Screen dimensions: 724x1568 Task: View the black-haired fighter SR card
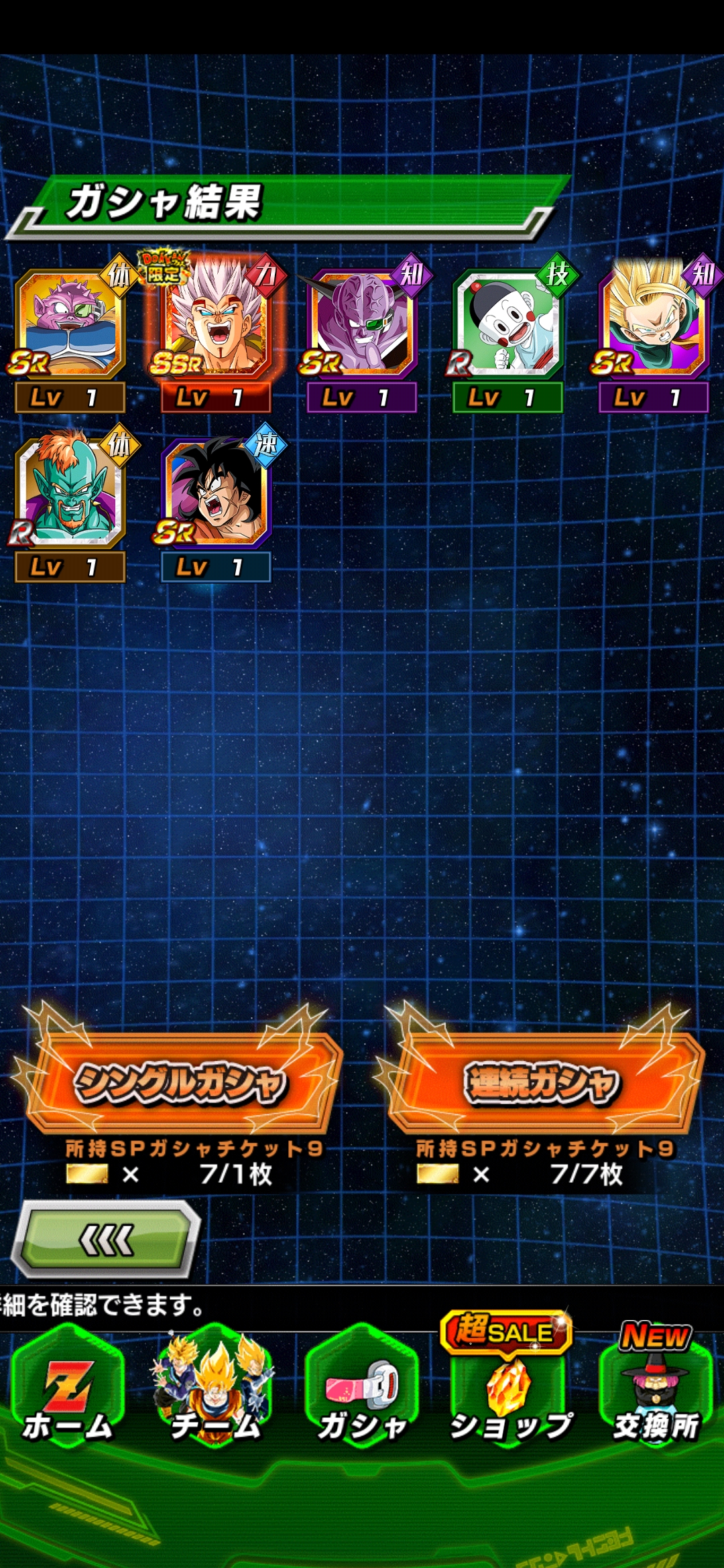216,491
